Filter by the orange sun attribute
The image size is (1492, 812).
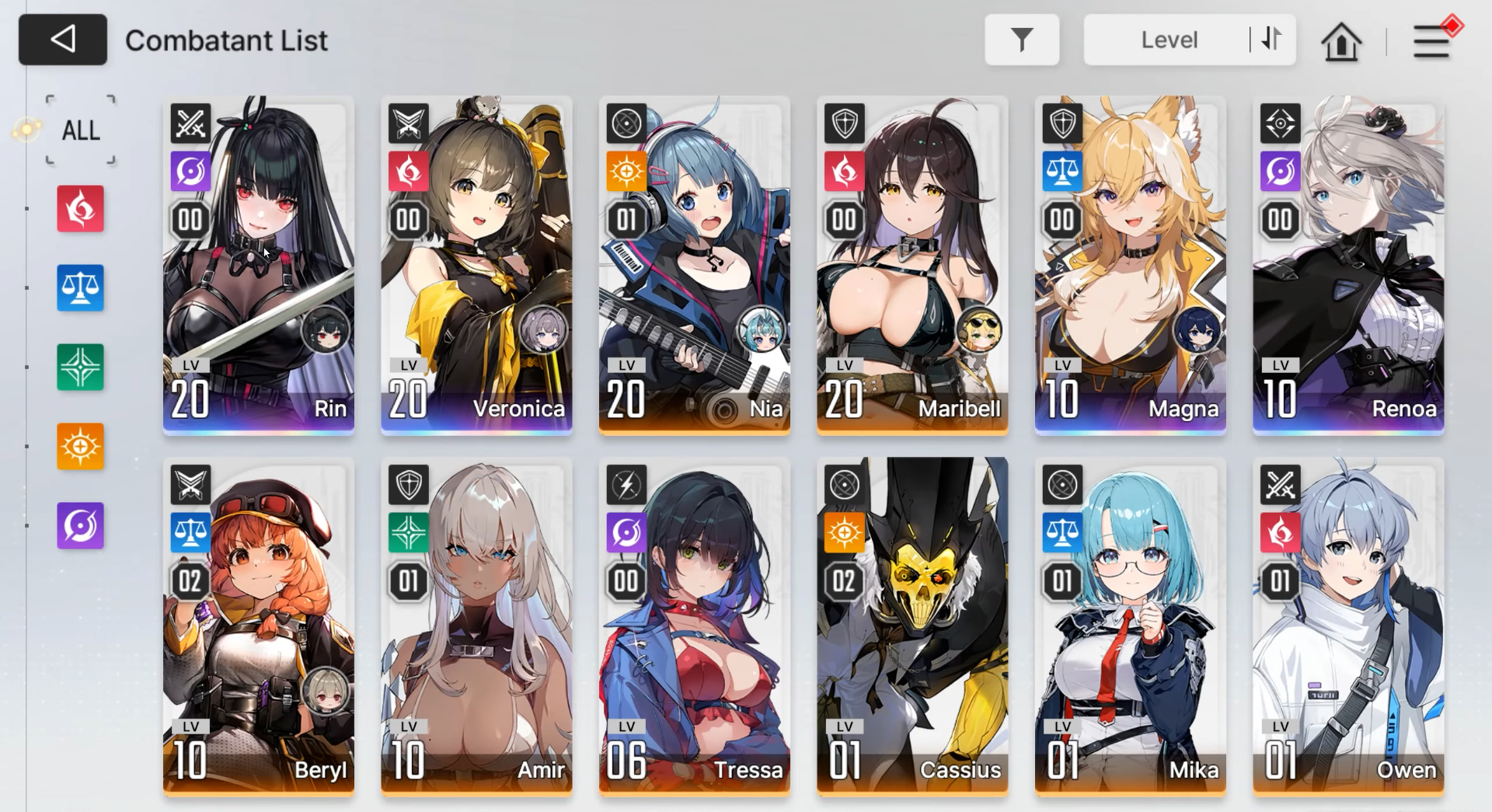pos(80,447)
